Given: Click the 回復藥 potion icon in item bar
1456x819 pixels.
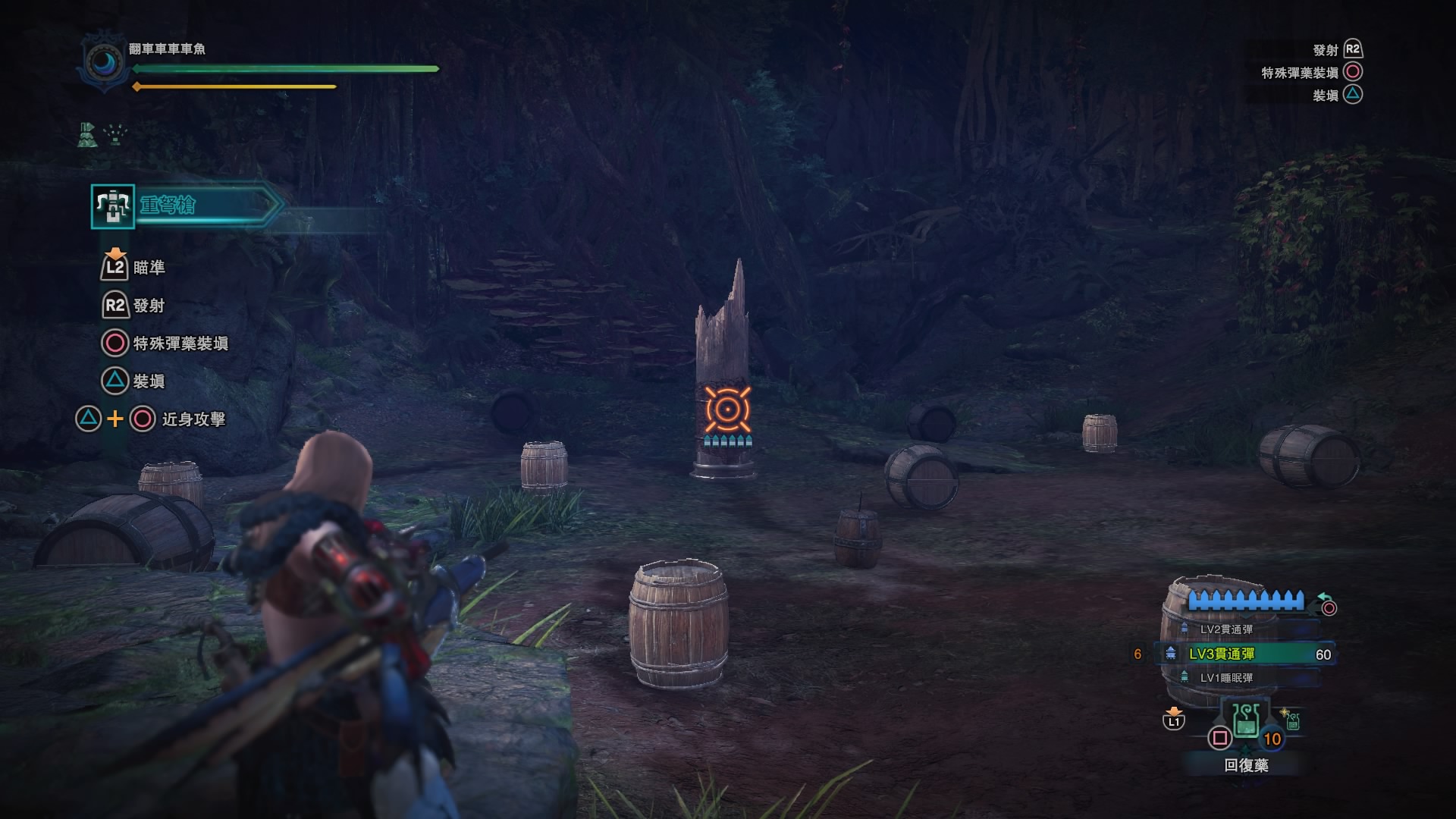Looking at the screenshot, I should click(x=1245, y=720).
